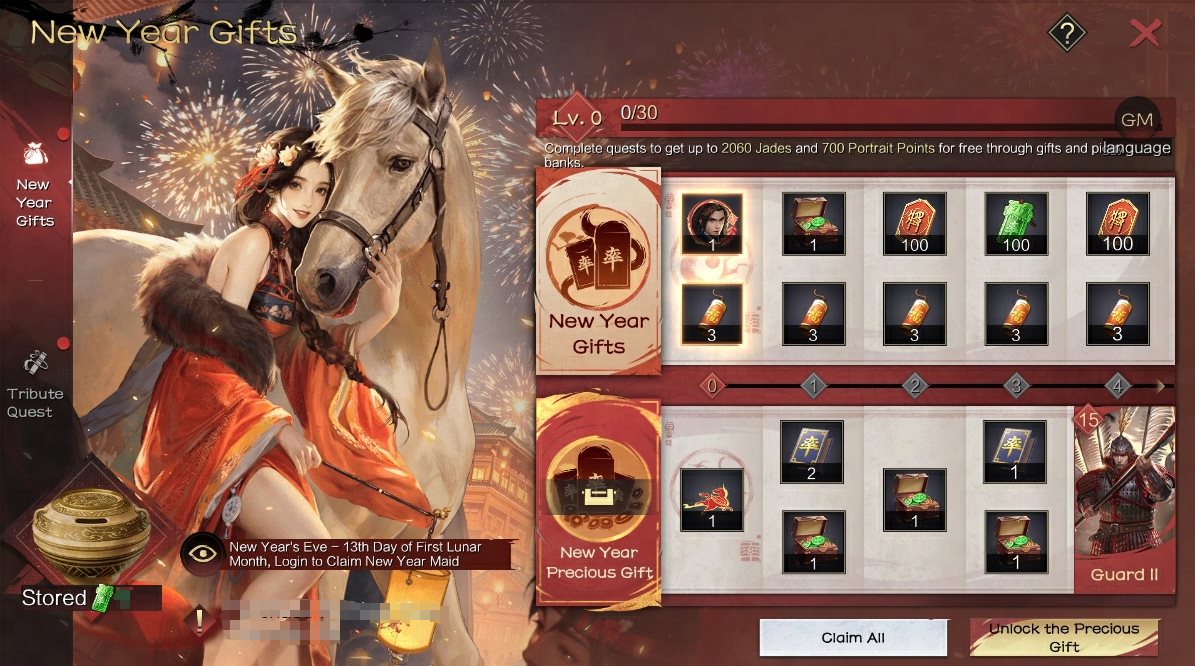Select the red fan precious reward slot
Viewport: 1195px width, 666px height.
[712, 500]
